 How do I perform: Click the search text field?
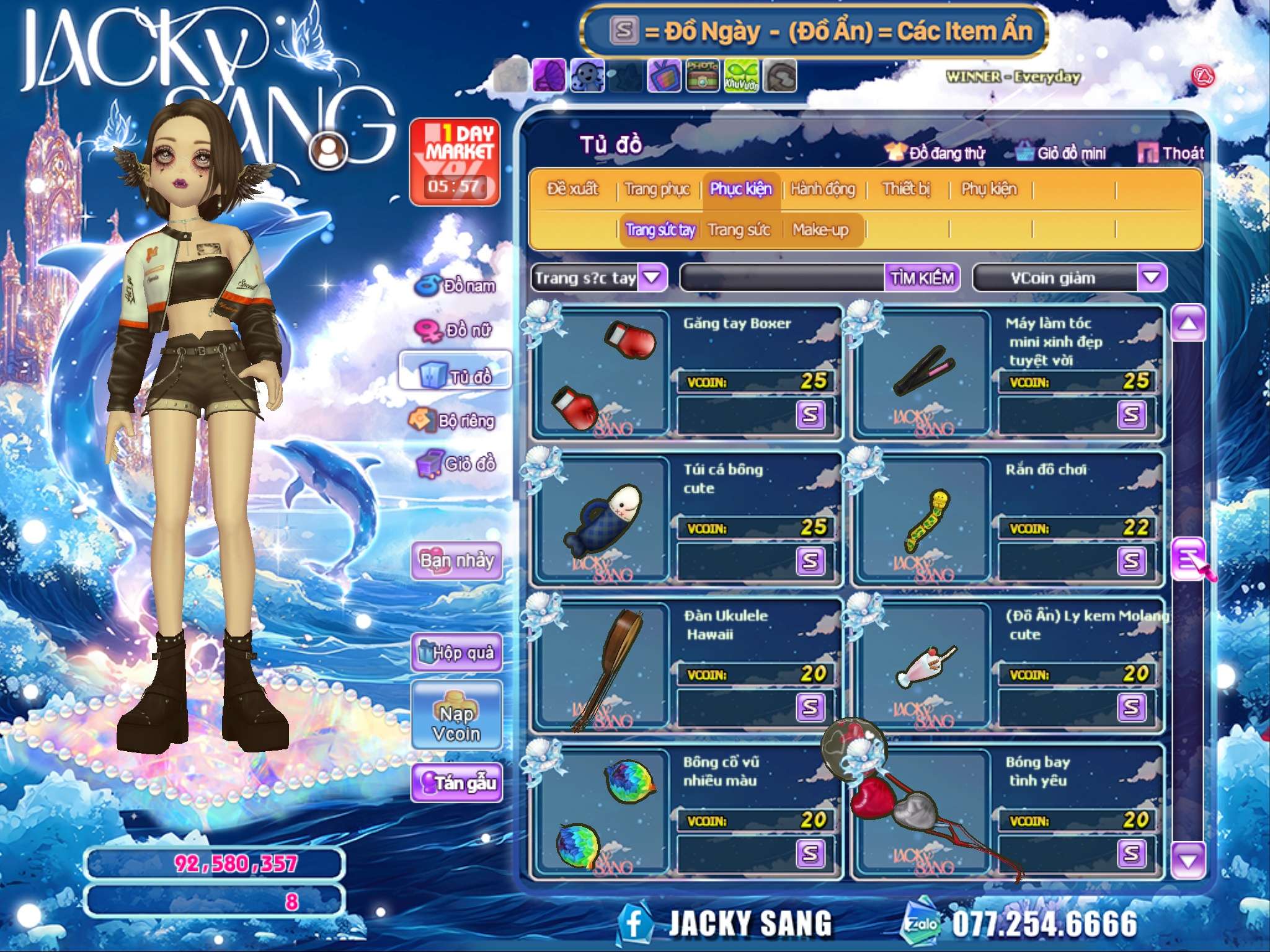coord(783,278)
